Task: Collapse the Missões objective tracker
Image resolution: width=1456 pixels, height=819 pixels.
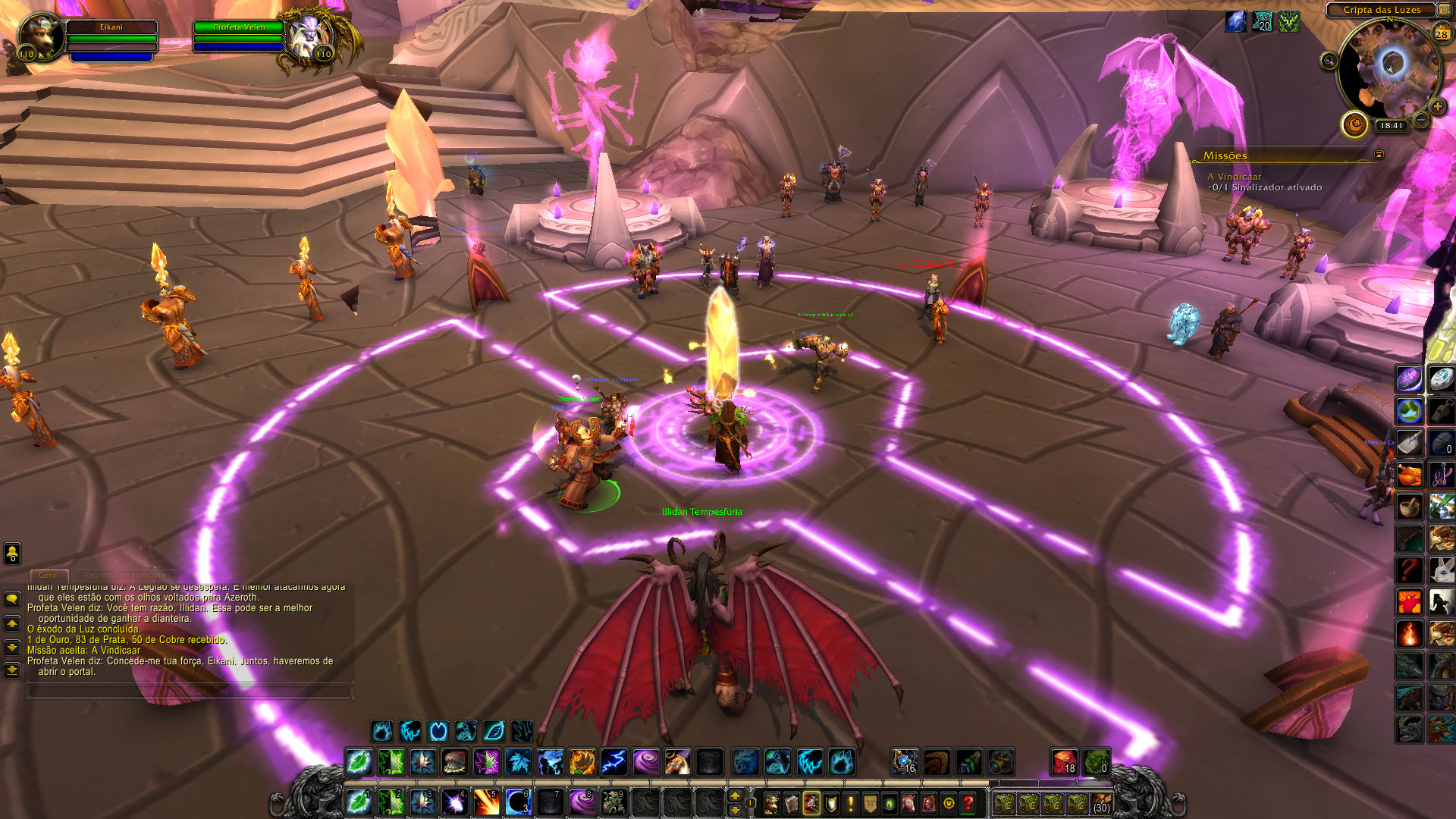Action: (x=1379, y=155)
